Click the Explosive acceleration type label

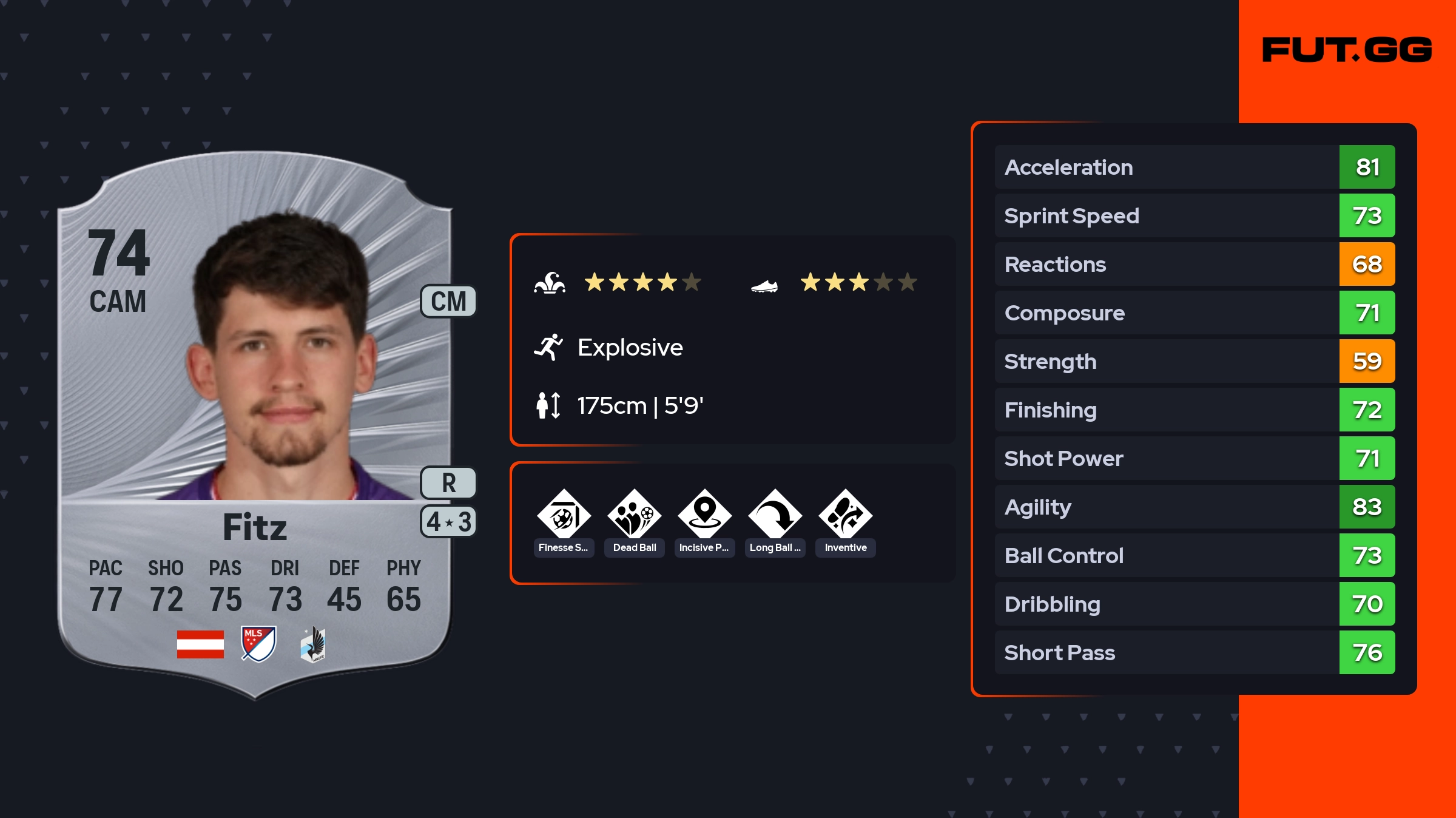coord(630,348)
